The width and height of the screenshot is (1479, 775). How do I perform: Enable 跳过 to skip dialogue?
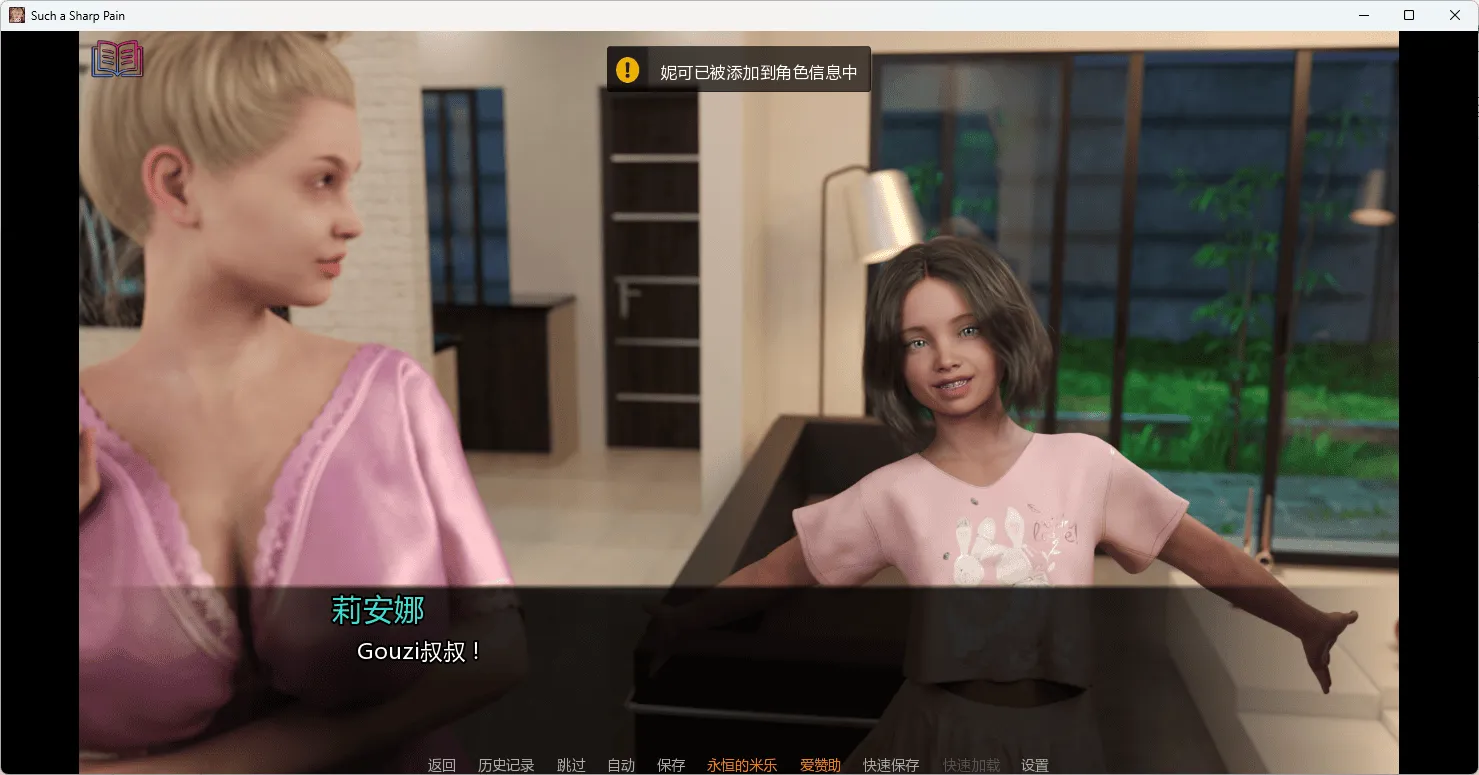571,764
